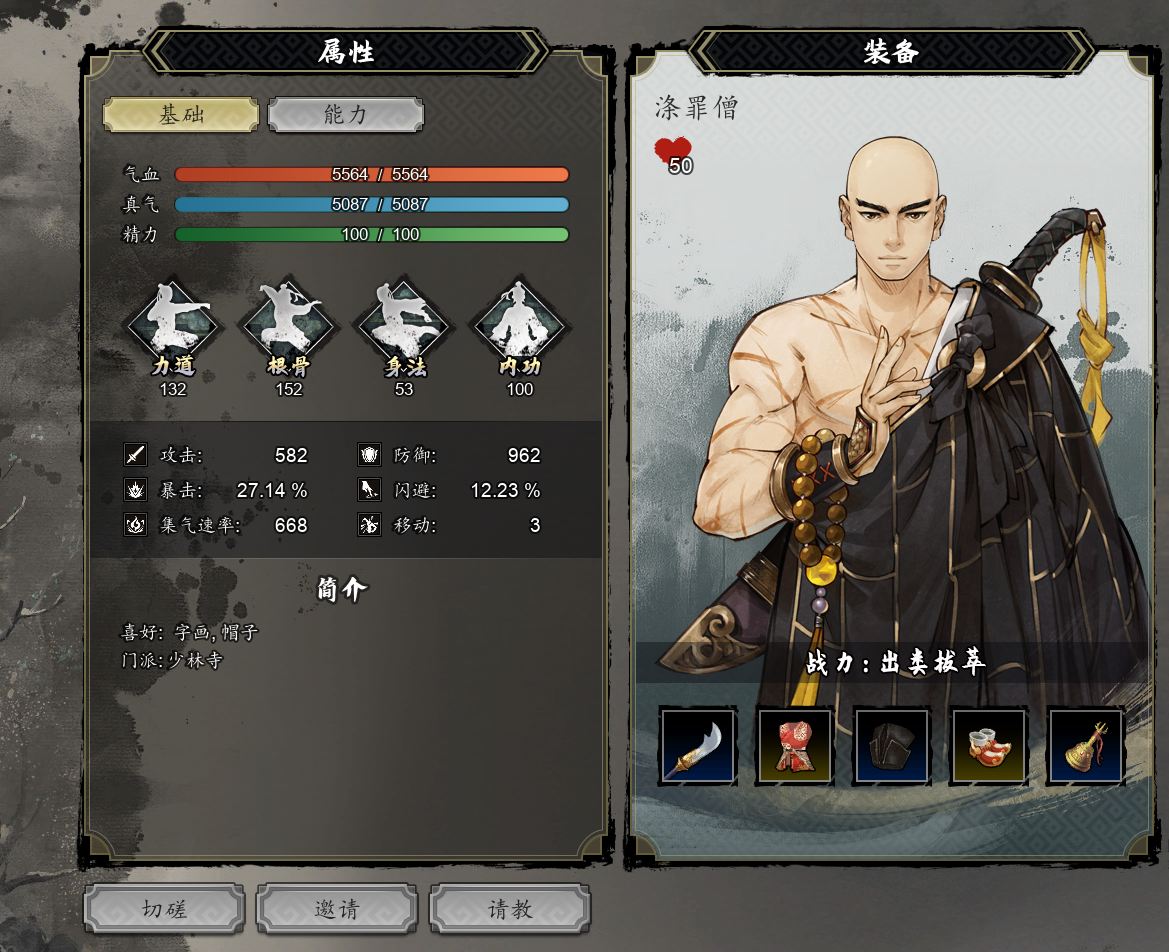Select the curved blade weapon slot
This screenshot has height=952, width=1169.
(698, 746)
